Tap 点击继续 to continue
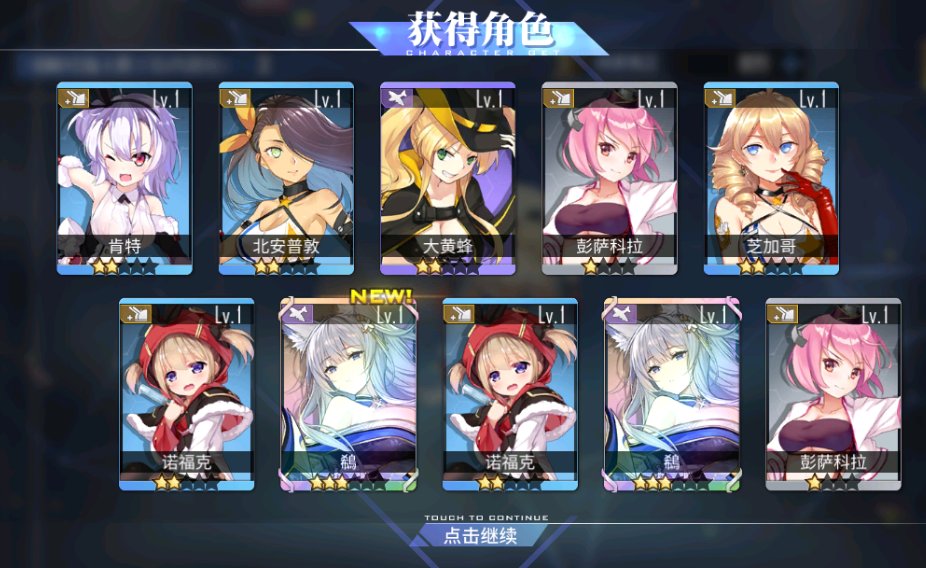The width and height of the screenshot is (926, 568). [x=480, y=535]
